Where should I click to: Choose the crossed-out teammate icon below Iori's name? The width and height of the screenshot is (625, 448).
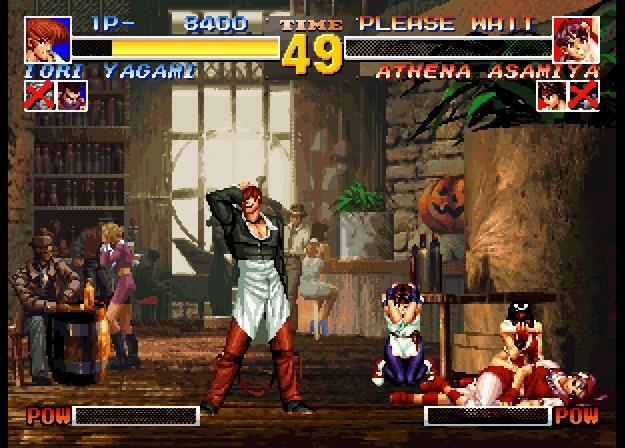tap(40, 95)
